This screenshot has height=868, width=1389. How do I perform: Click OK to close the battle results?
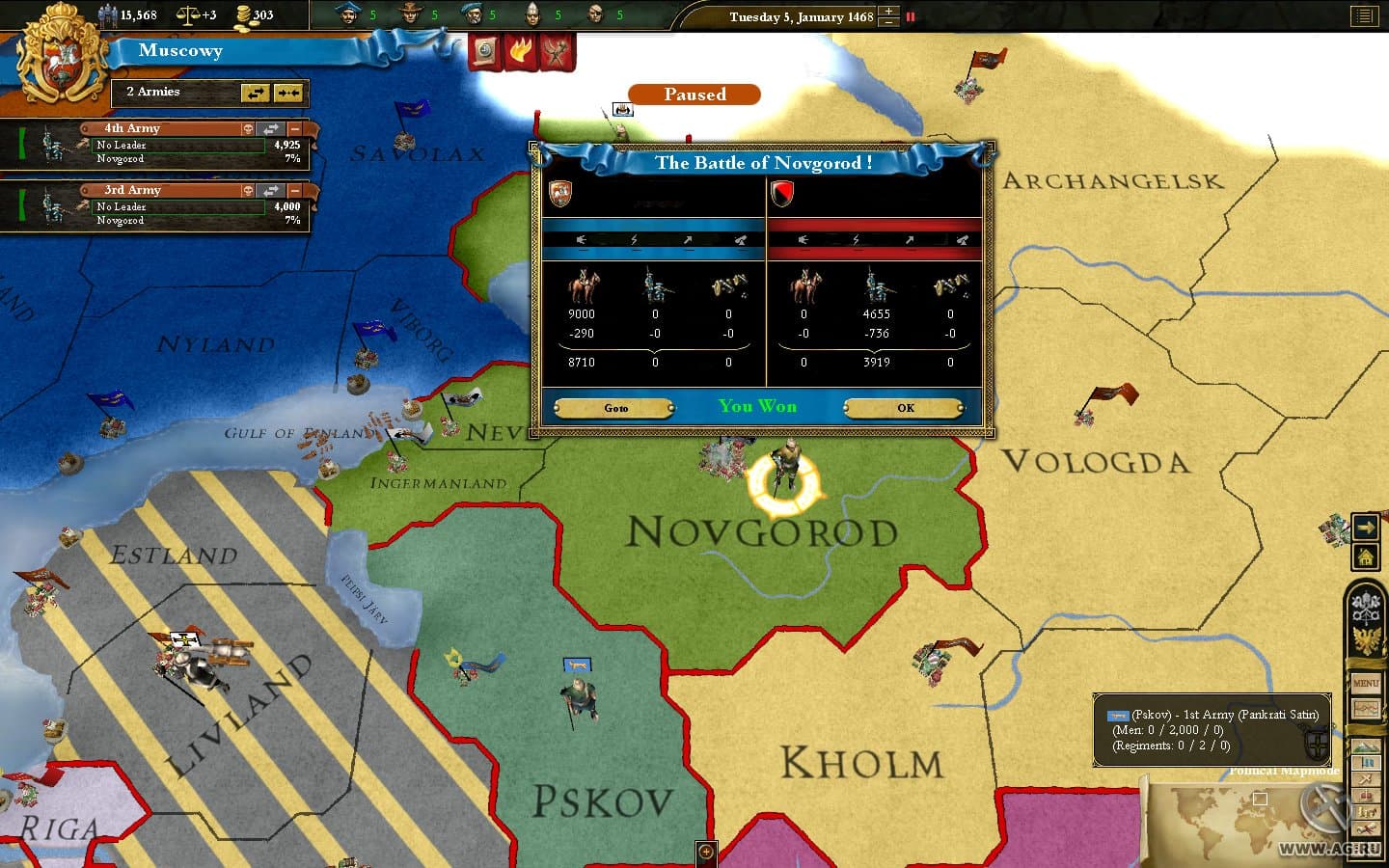click(903, 407)
